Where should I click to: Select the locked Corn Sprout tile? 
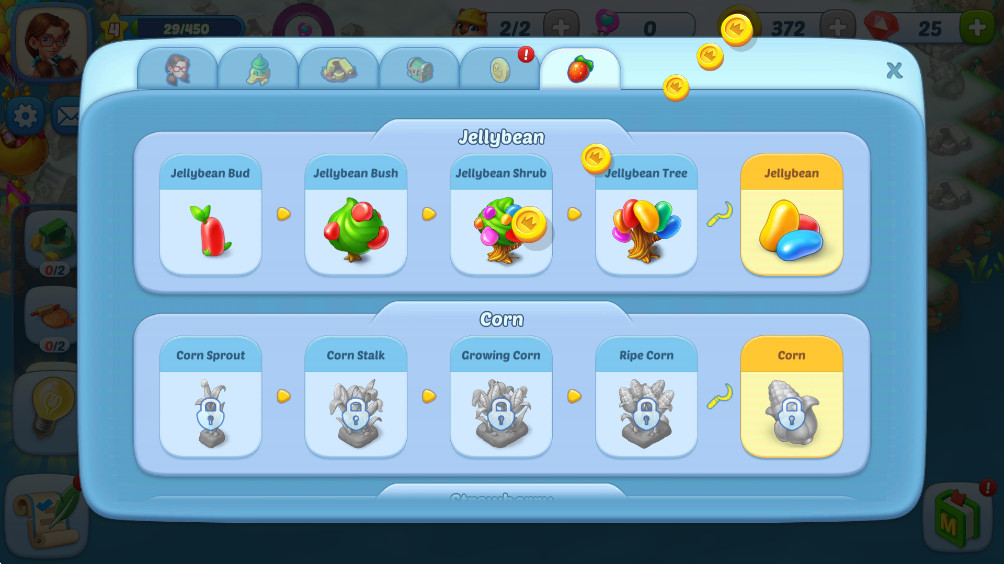pos(211,397)
